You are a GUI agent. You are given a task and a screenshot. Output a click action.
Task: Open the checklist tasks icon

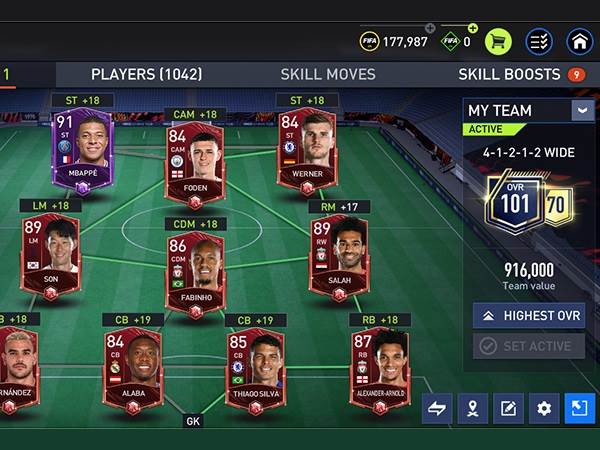(539, 41)
